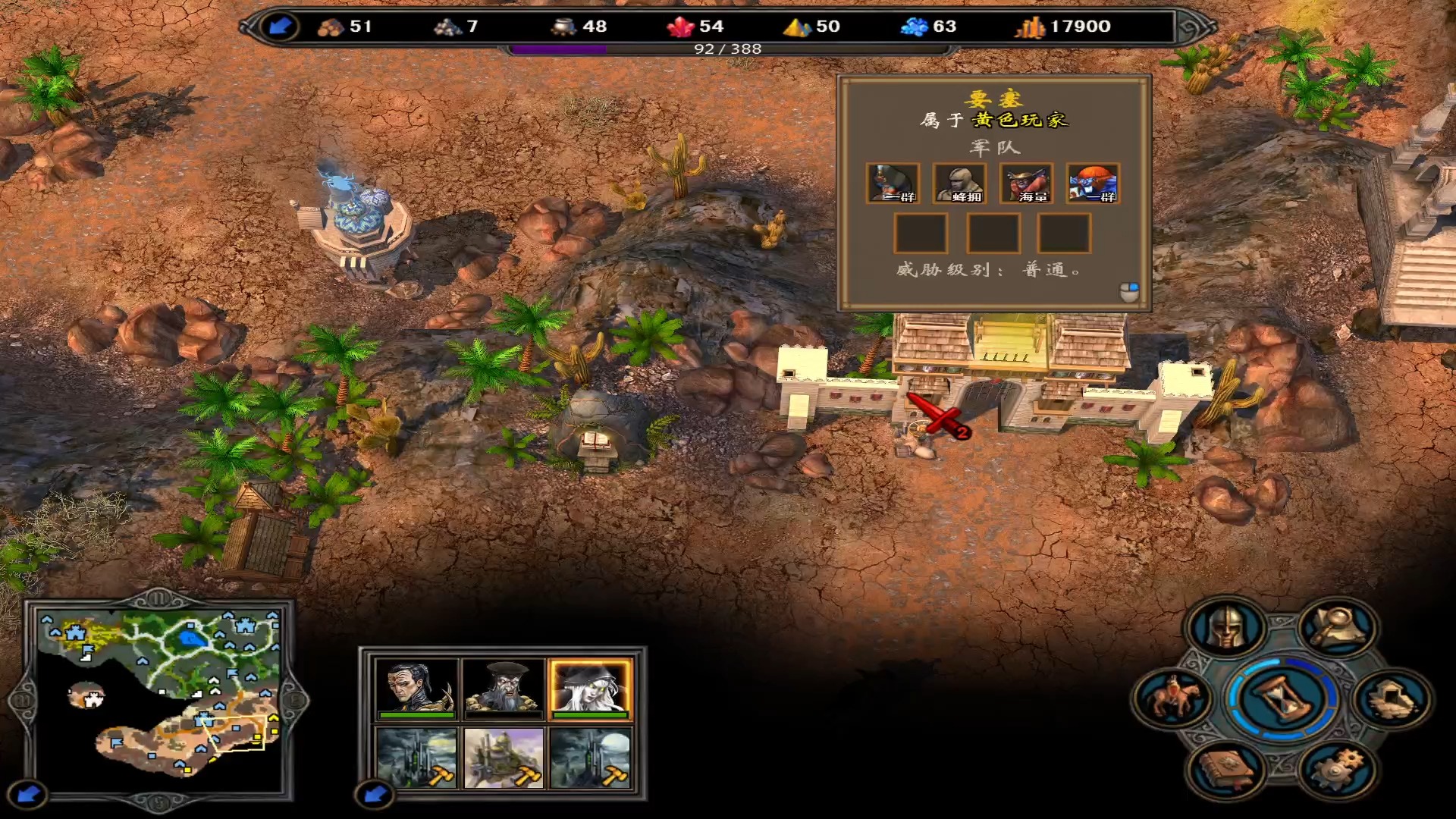The width and height of the screenshot is (1456, 819).
Task: End the turn with the hourglass button
Action: pyautogui.click(x=1281, y=698)
